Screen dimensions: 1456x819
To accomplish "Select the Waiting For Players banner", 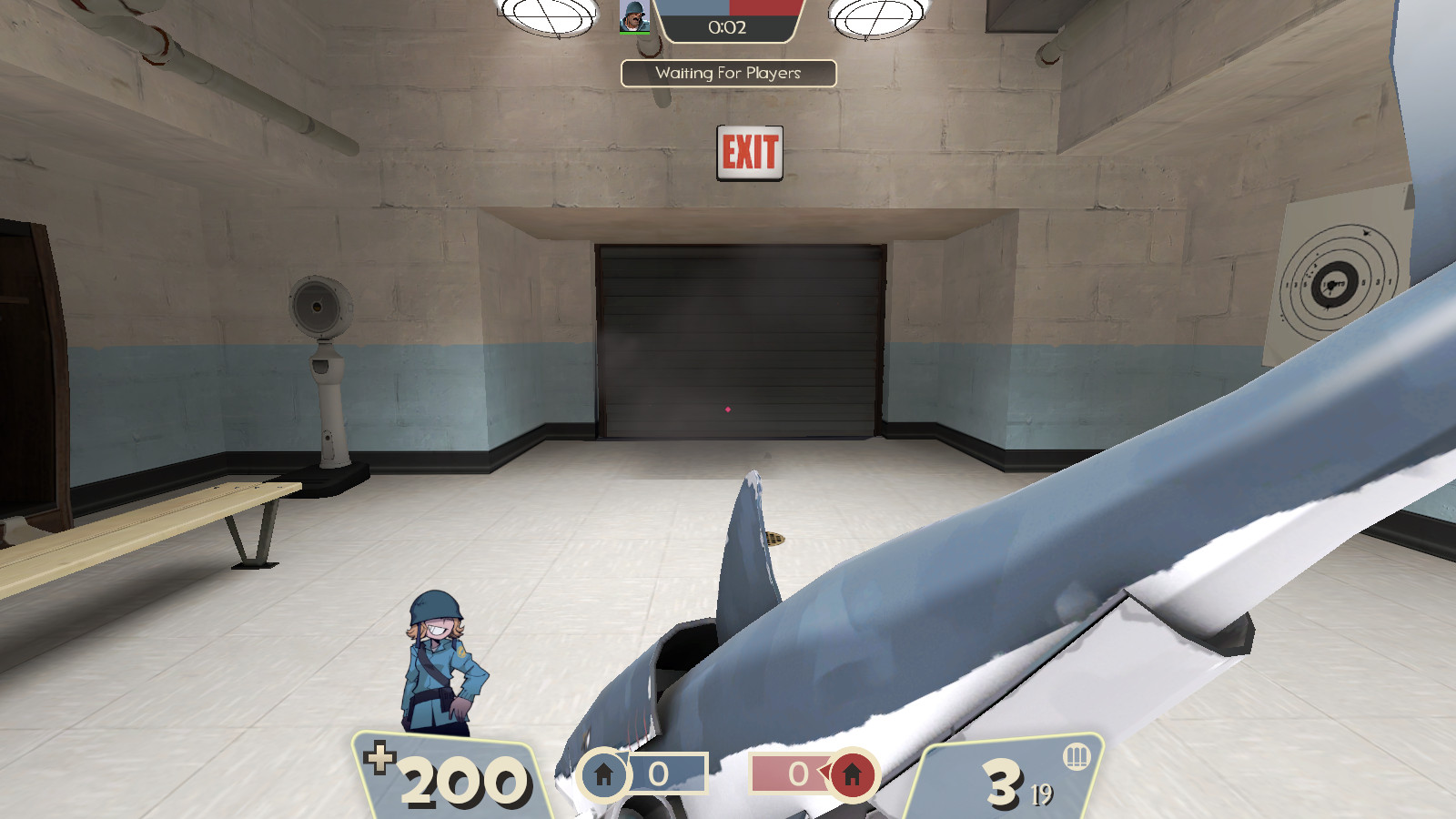I will pyautogui.click(x=728, y=72).
